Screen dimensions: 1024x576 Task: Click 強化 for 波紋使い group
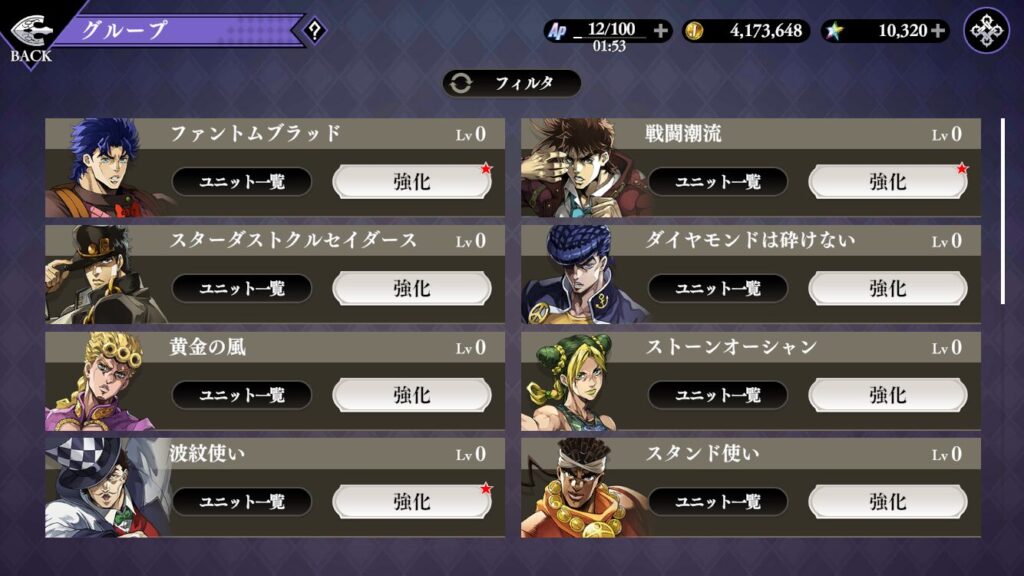coord(412,501)
